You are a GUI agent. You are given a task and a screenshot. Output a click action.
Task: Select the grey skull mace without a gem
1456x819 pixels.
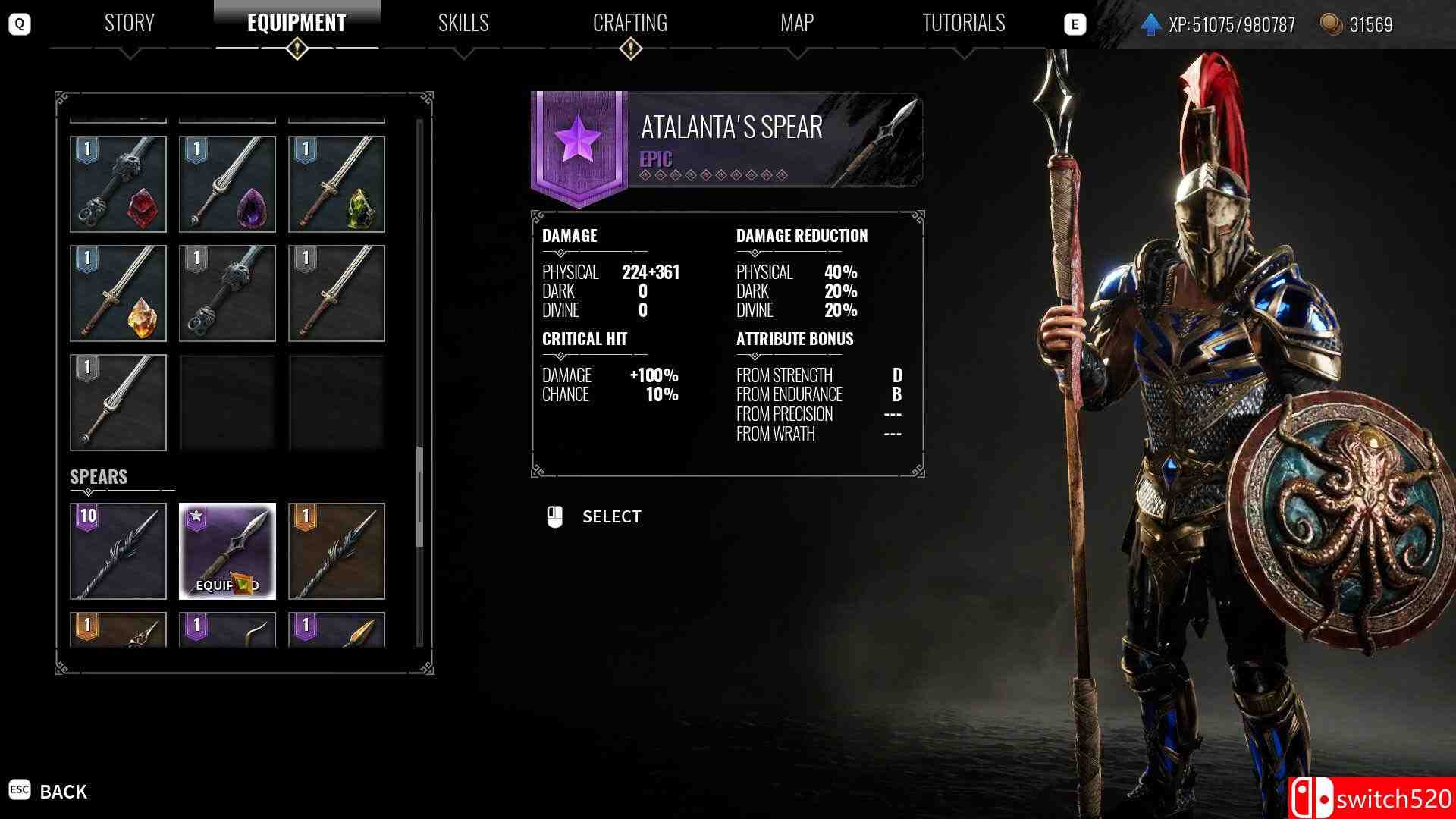227,293
